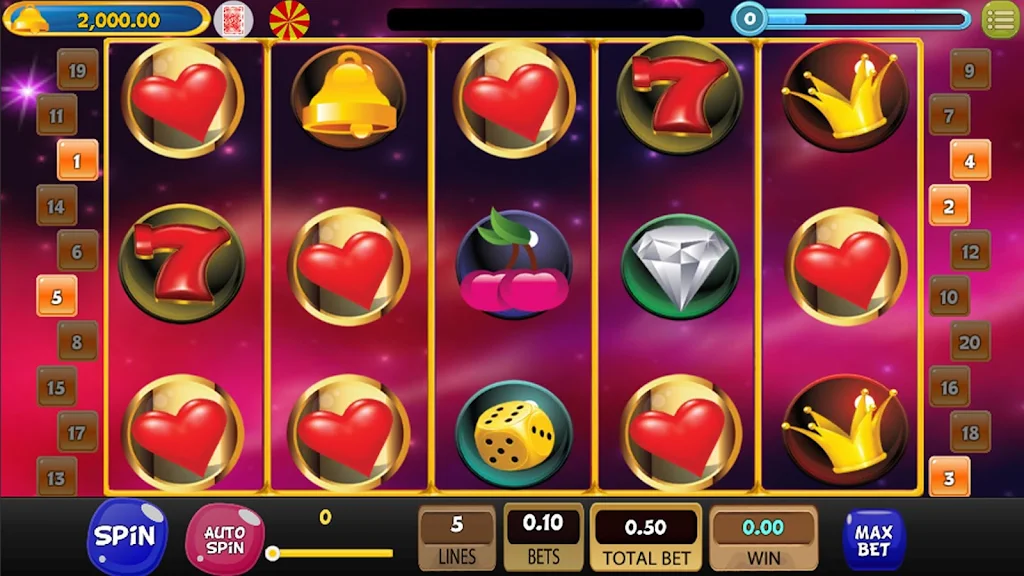This screenshot has width=1024, height=576.
Task: Select payline number 19 marker
Action: pyautogui.click(x=77, y=70)
